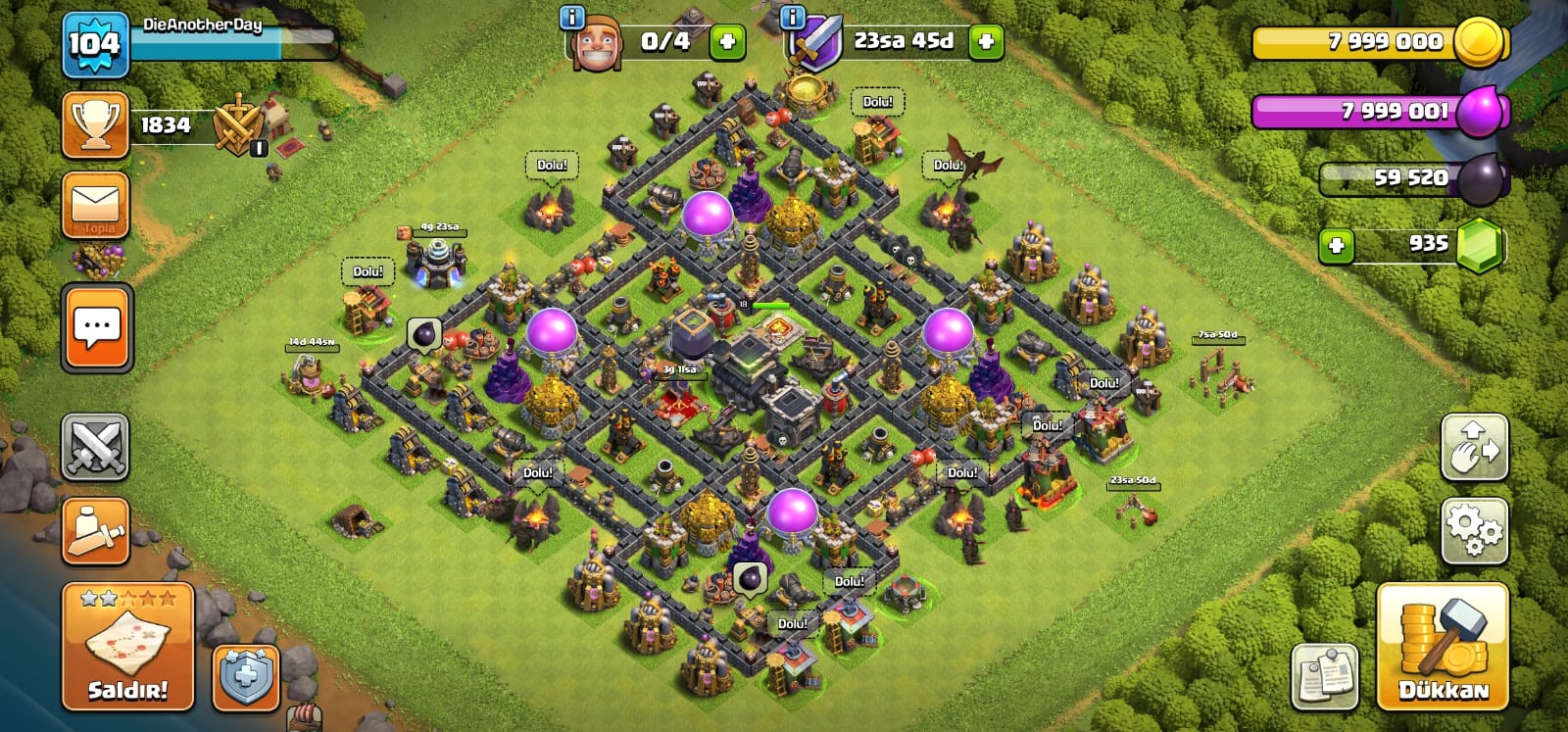Open the settings gears menu

[1474, 531]
